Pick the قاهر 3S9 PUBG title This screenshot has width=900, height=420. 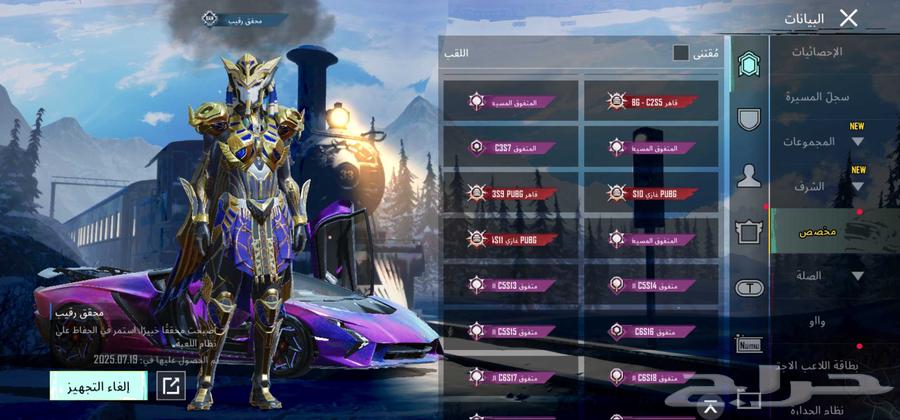click(510, 193)
